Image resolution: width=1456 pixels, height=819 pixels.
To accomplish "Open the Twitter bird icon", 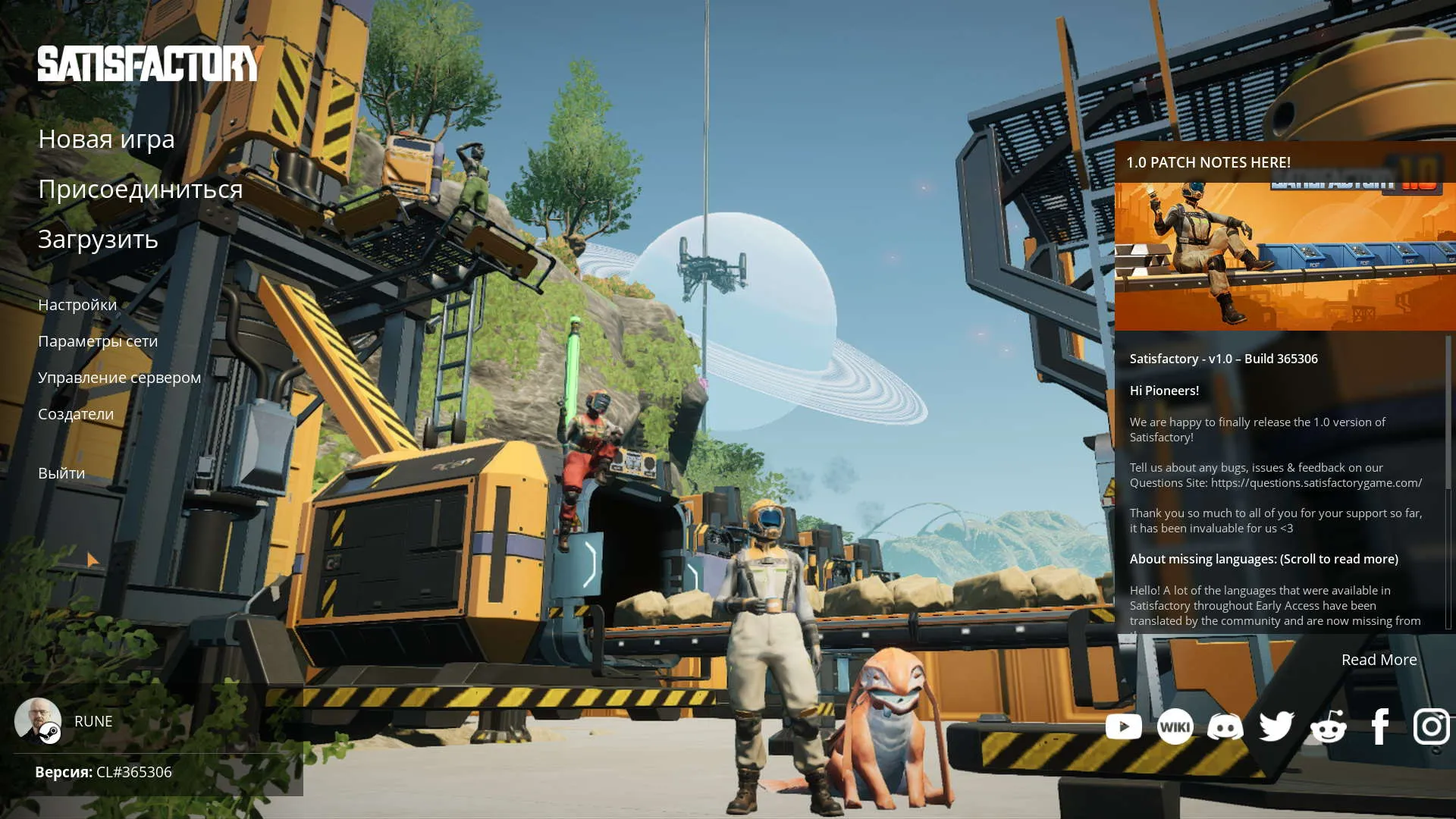I will [x=1276, y=726].
